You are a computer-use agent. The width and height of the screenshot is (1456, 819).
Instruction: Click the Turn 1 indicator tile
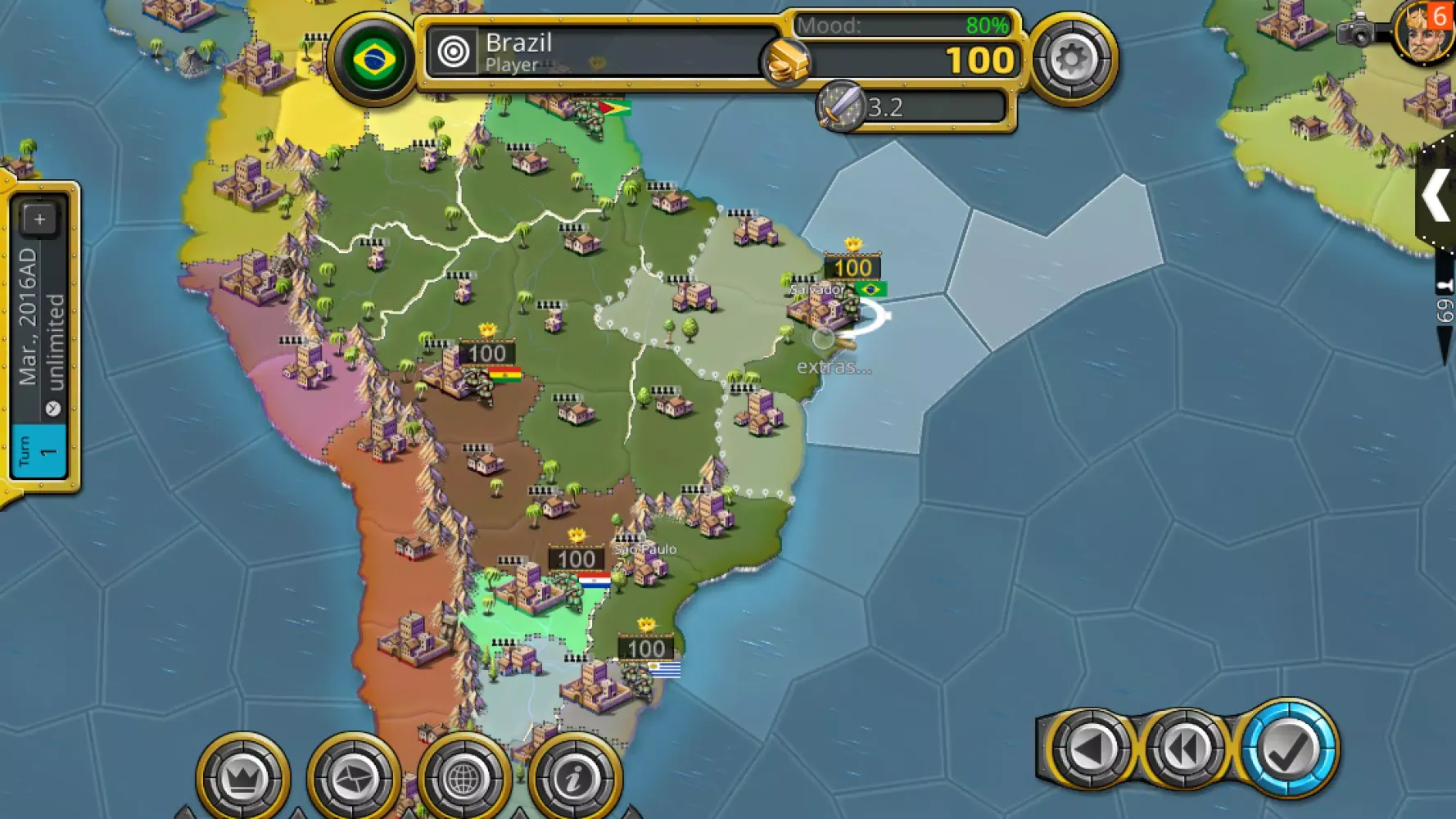point(38,450)
